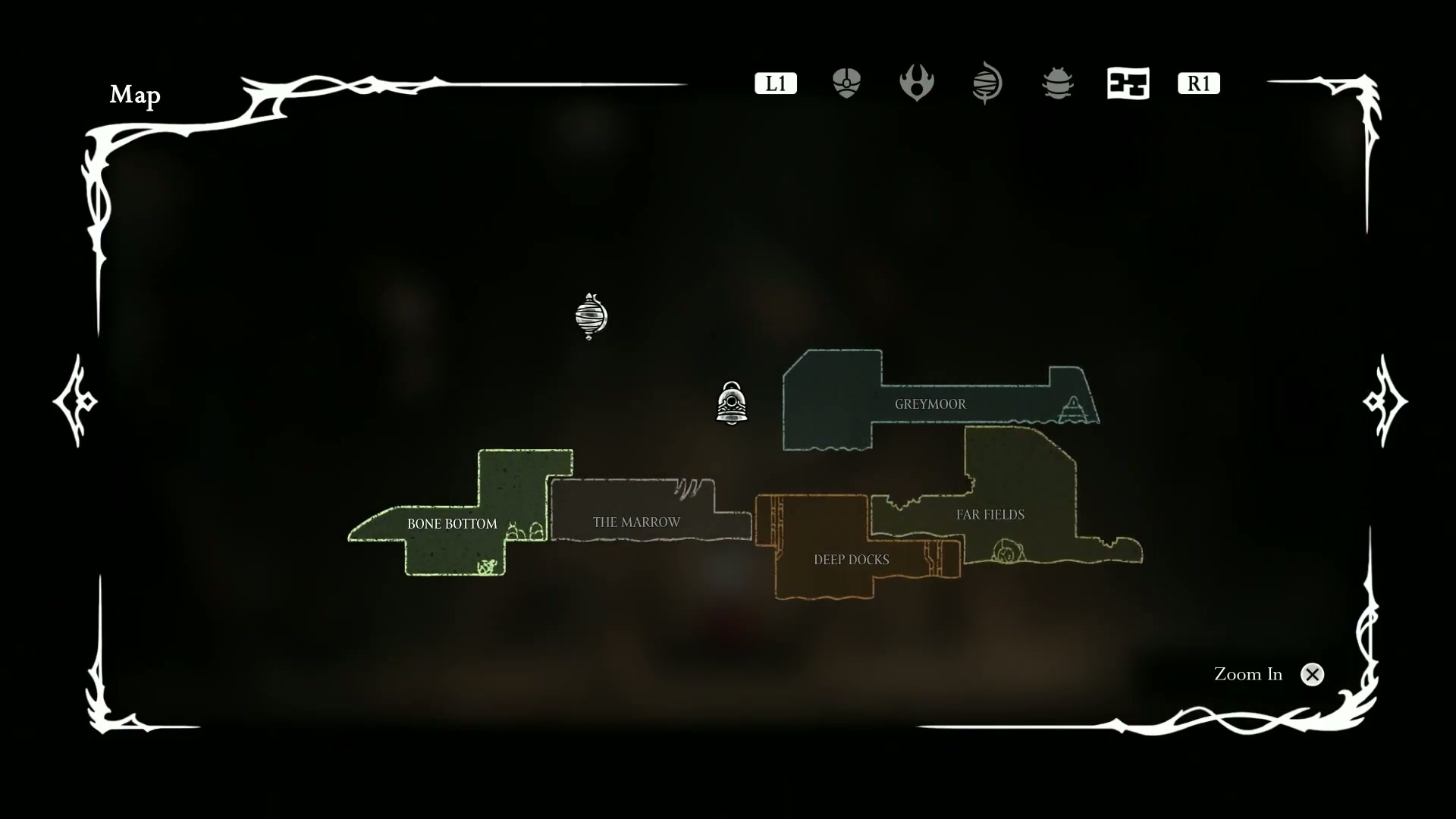Image resolution: width=1456 pixels, height=819 pixels.
Task: Select the highlighted map tab
Action: tap(1128, 83)
